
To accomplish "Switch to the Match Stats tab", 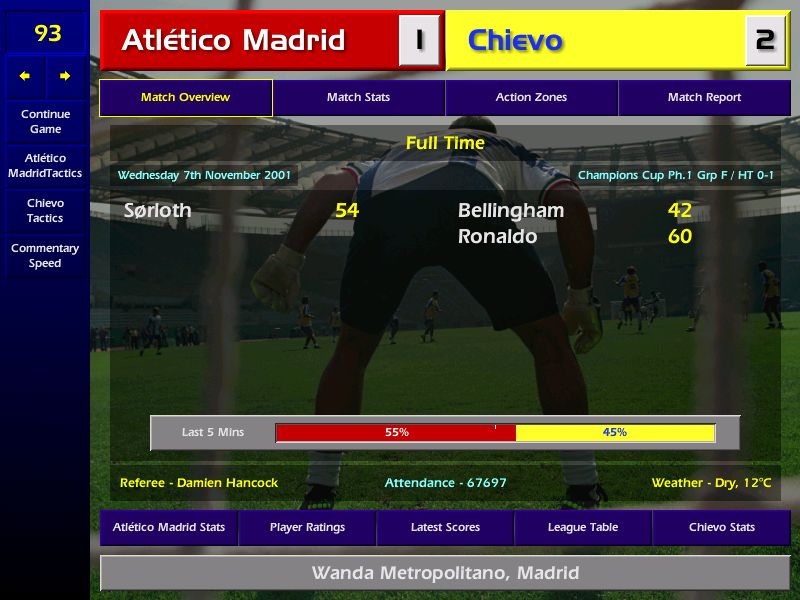I will (x=358, y=97).
